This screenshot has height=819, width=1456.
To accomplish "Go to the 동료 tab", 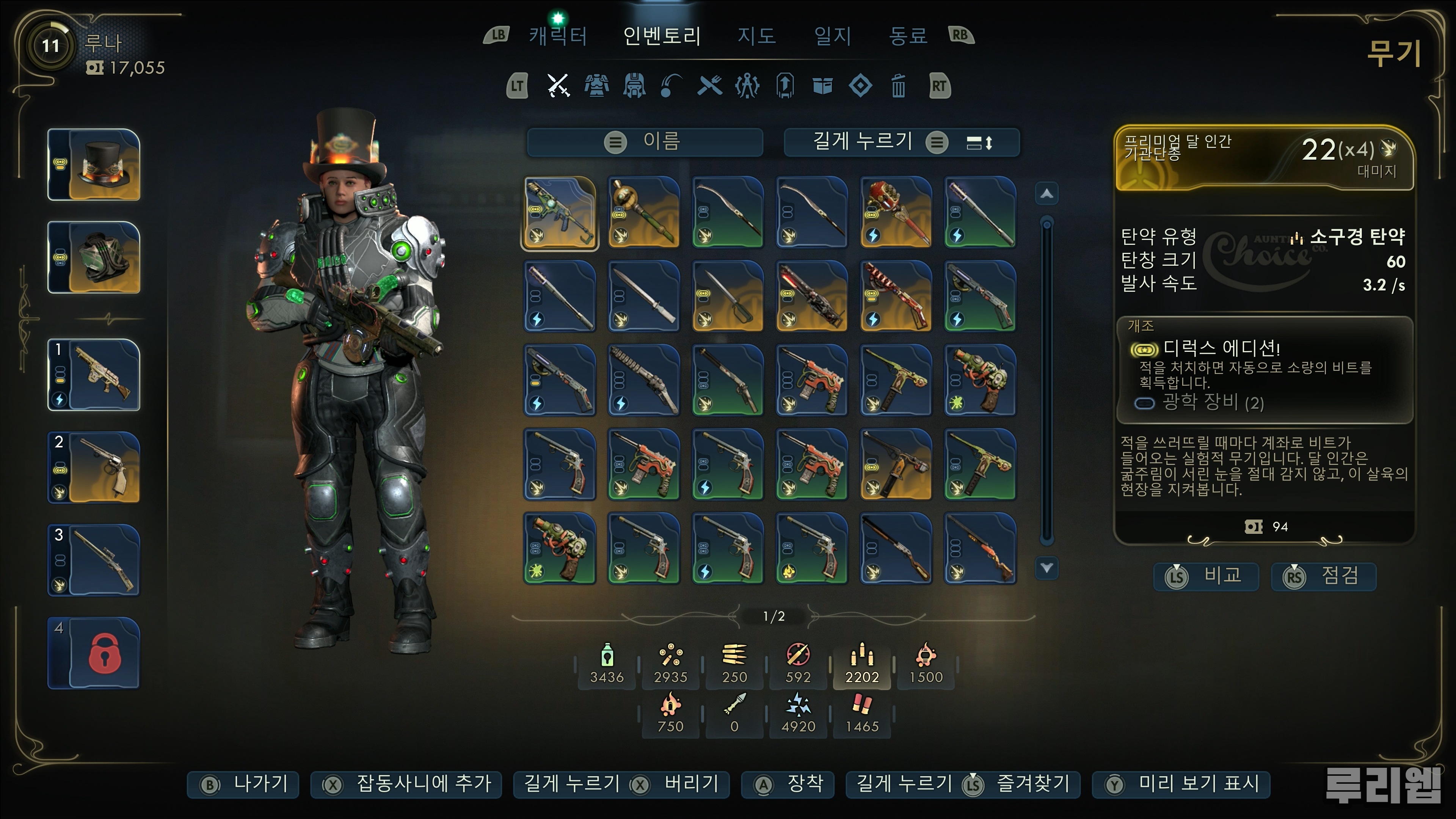I will tap(908, 36).
